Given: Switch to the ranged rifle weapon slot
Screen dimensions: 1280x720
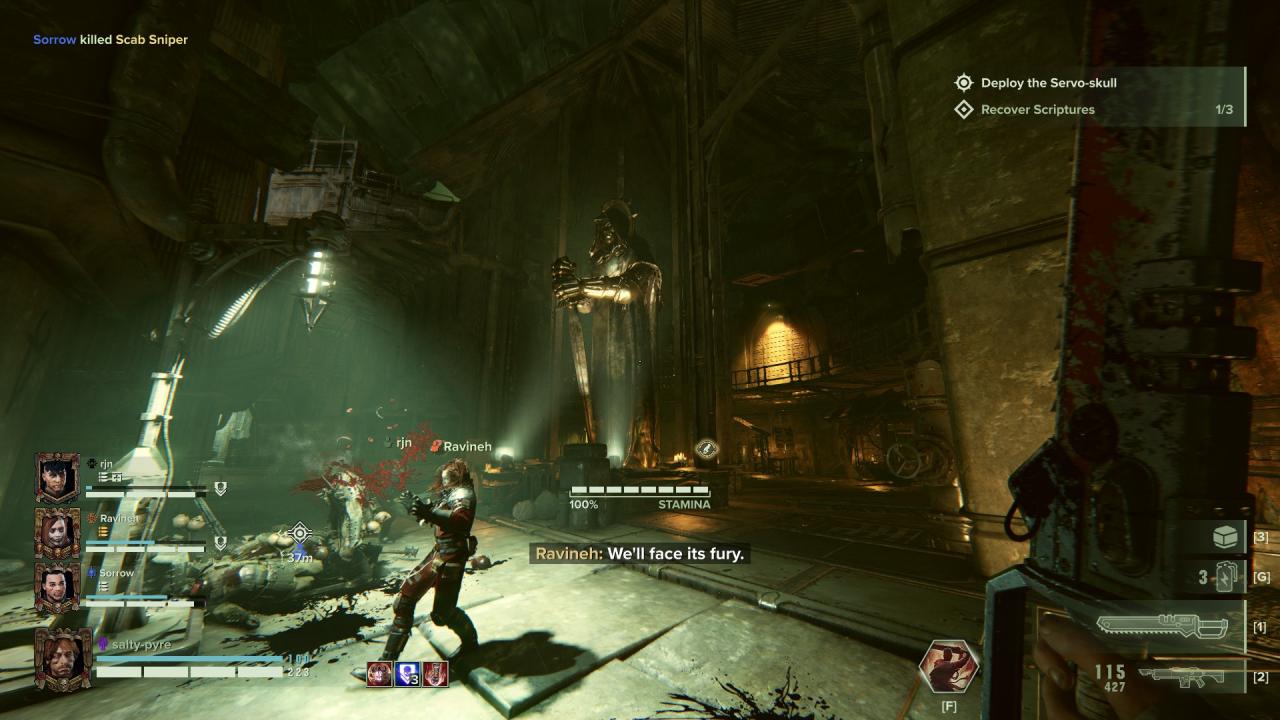Looking at the screenshot, I should tap(1188, 677).
